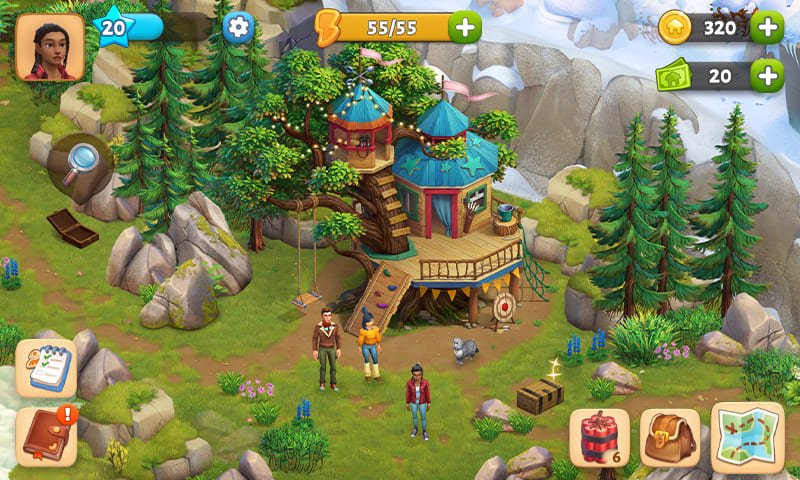Open the player avatar profile

click(50, 47)
